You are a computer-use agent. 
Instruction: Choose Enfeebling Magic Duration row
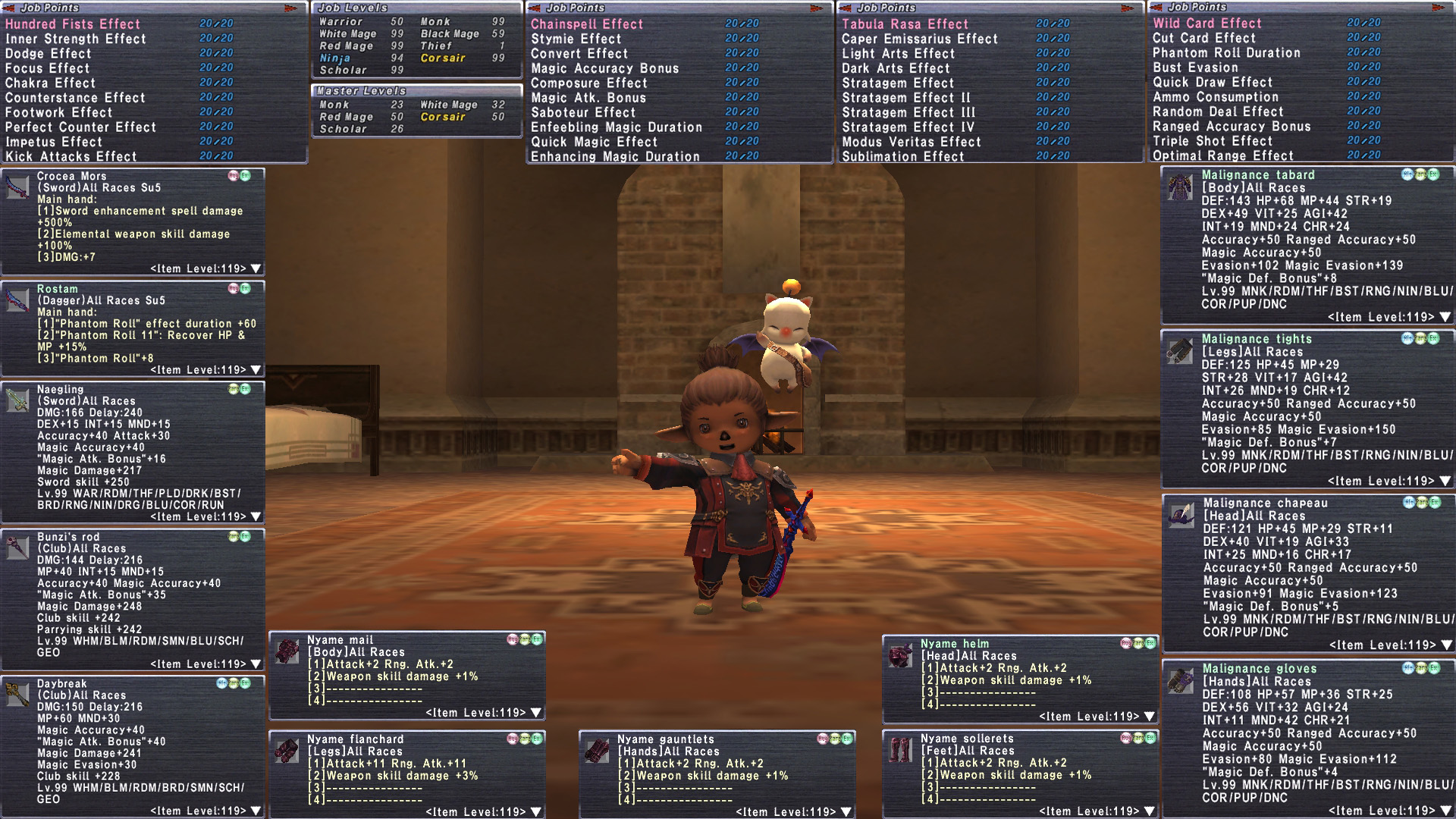617,127
